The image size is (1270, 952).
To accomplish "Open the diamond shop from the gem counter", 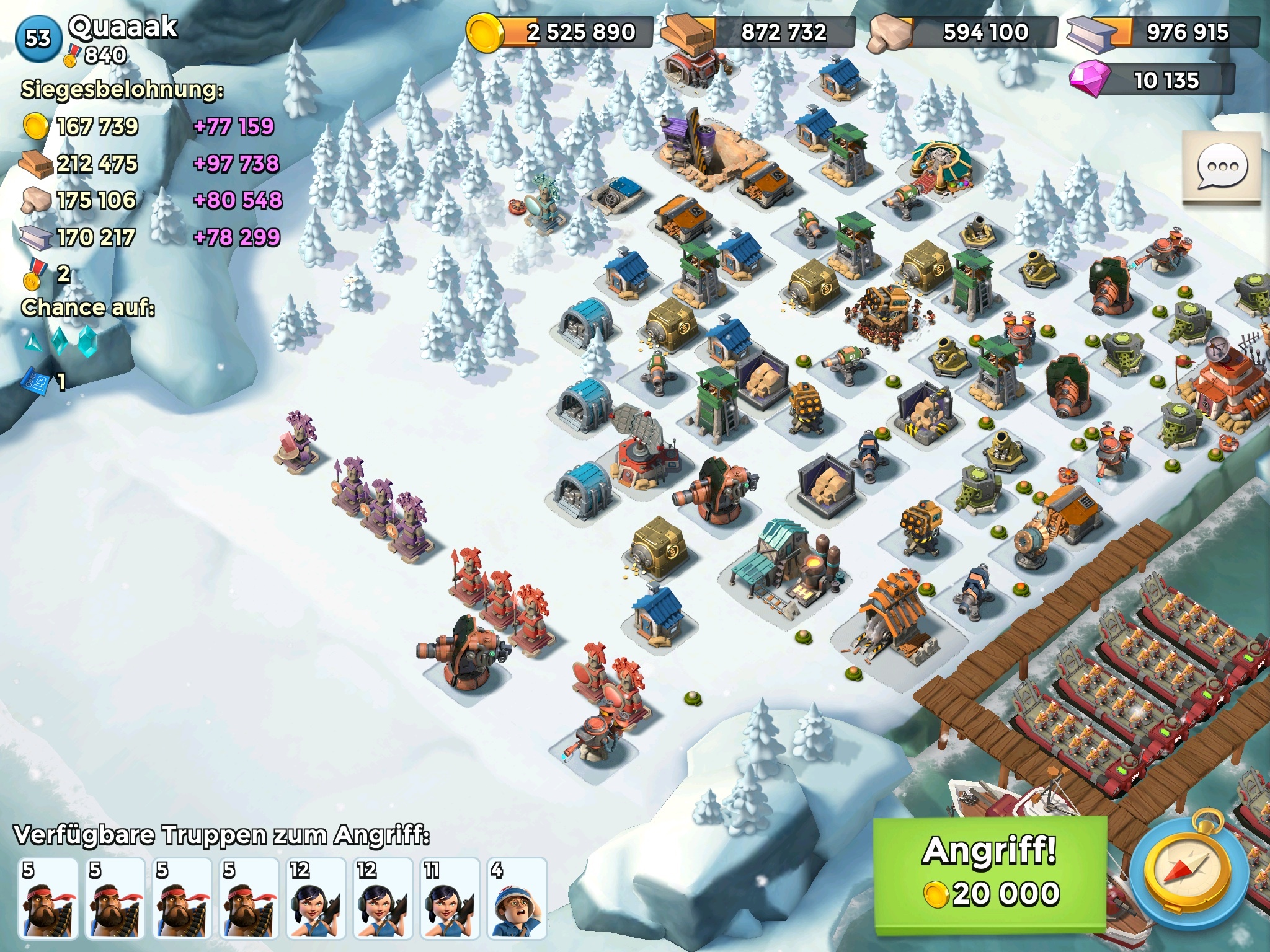I will (1151, 80).
